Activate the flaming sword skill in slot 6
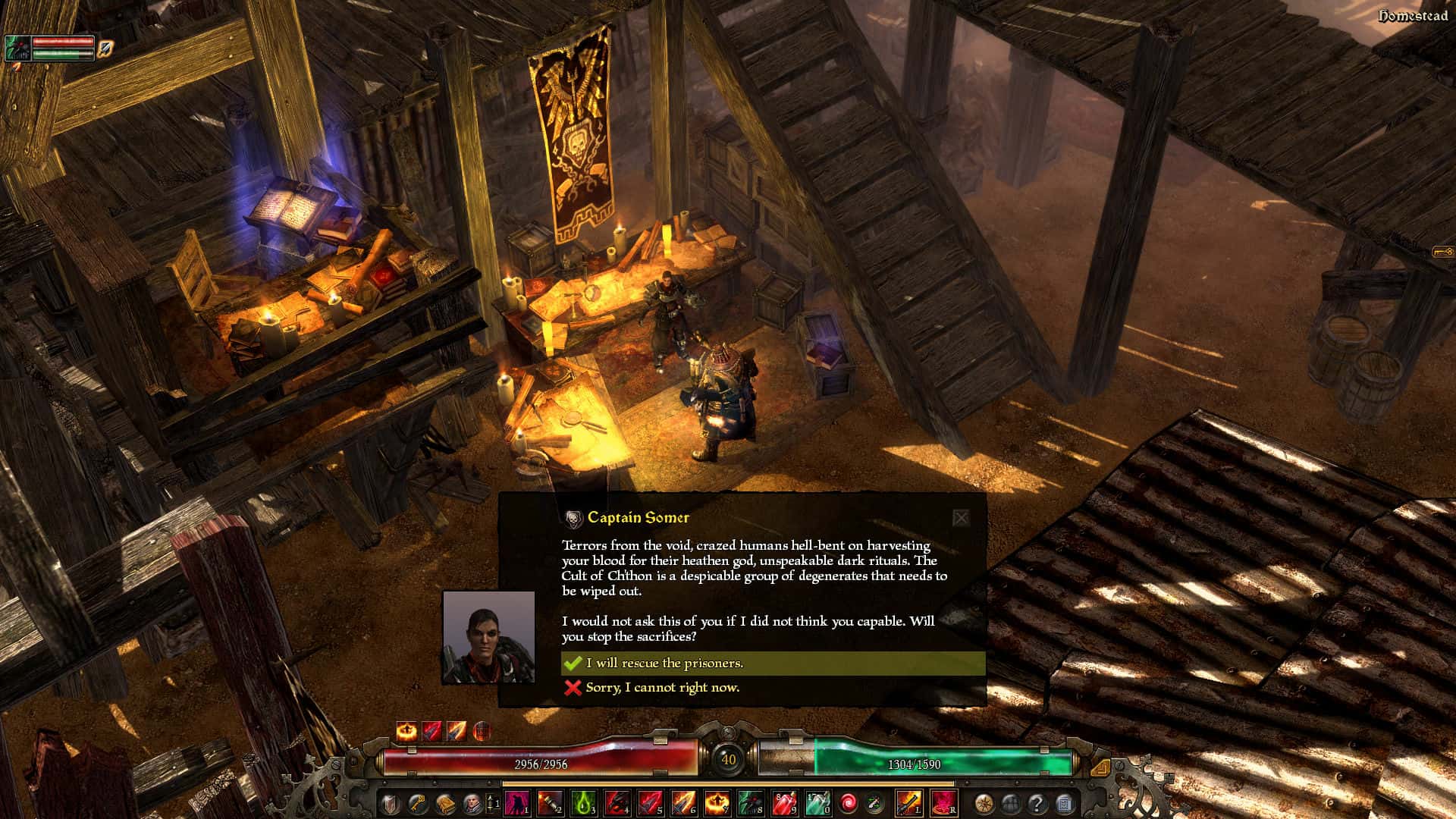This screenshot has height=819, width=1456. click(682, 802)
